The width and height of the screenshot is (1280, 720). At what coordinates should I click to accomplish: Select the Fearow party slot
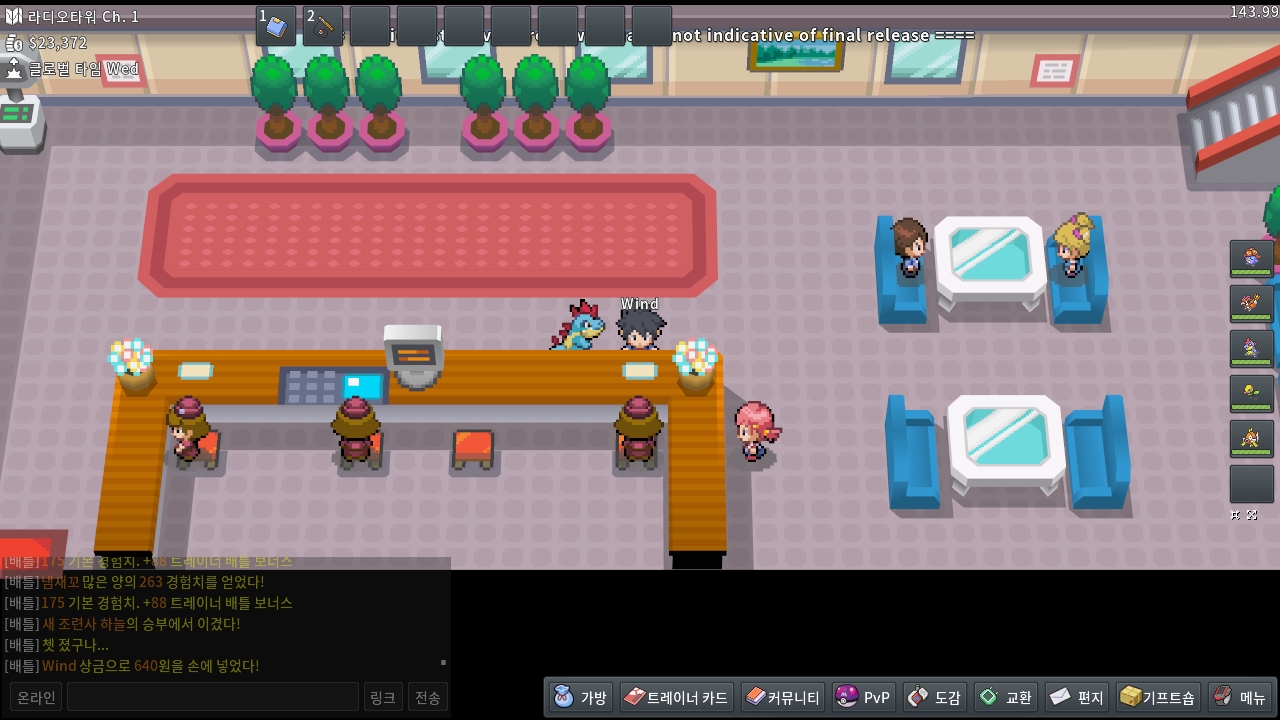point(1251,304)
